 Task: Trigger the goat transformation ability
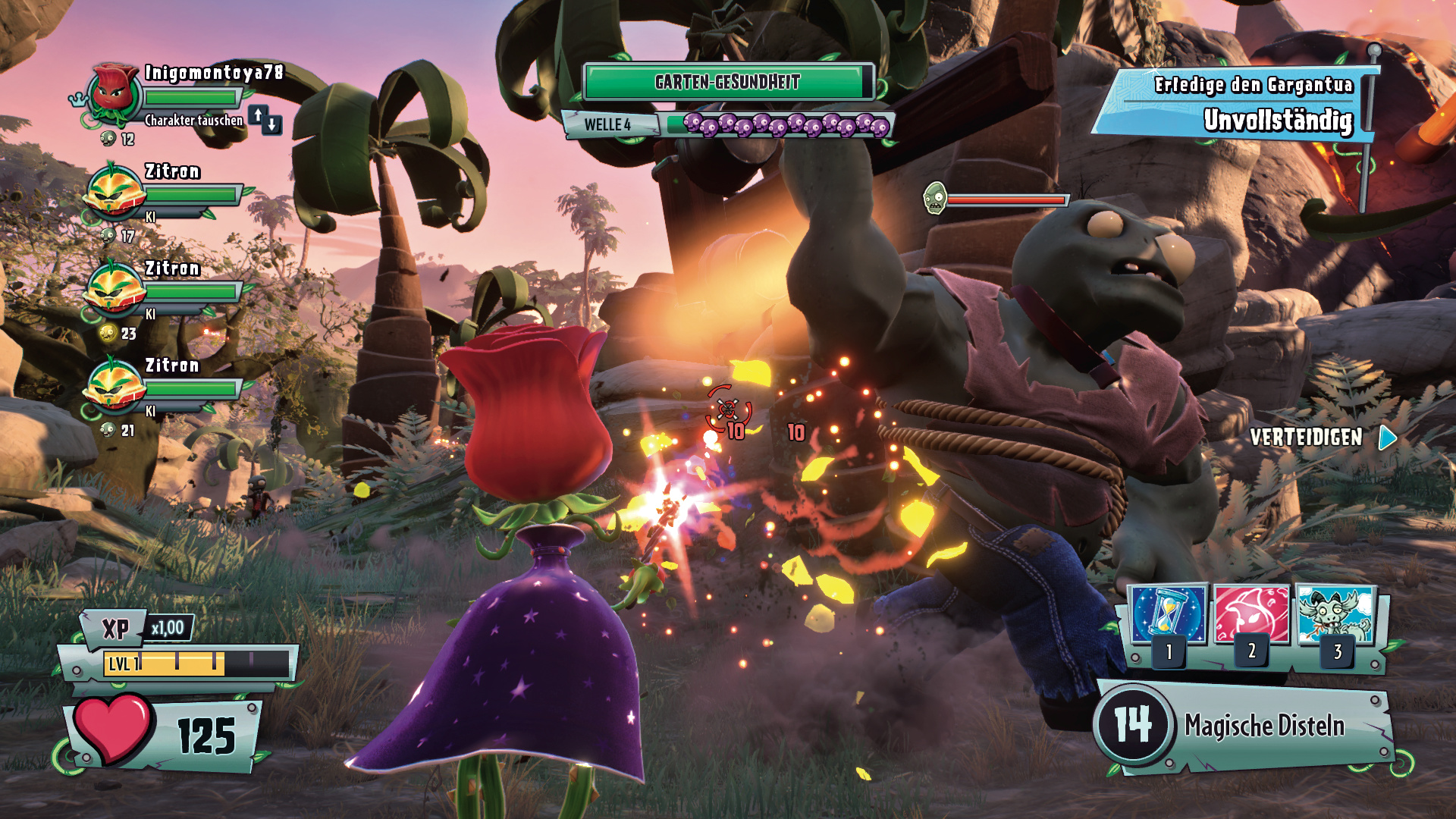1335,614
